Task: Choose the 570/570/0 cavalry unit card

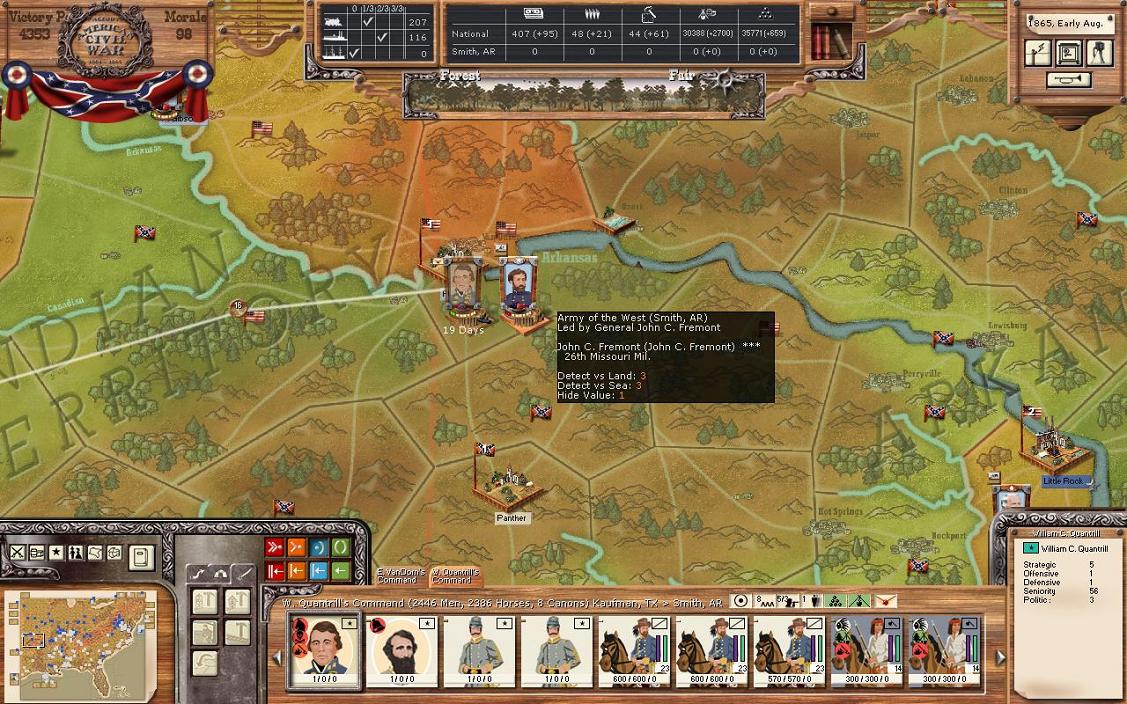Action: [790, 651]
